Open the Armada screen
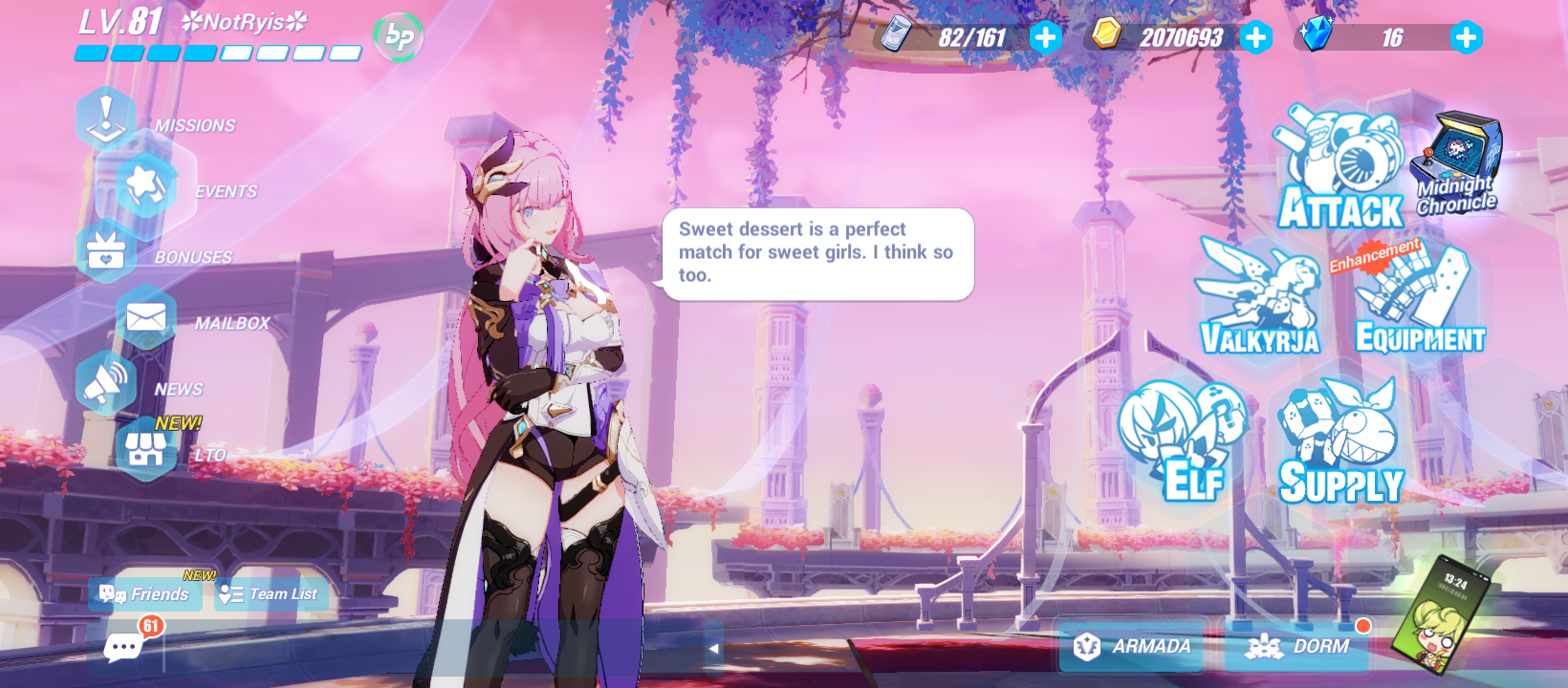 coord(1133,646)
